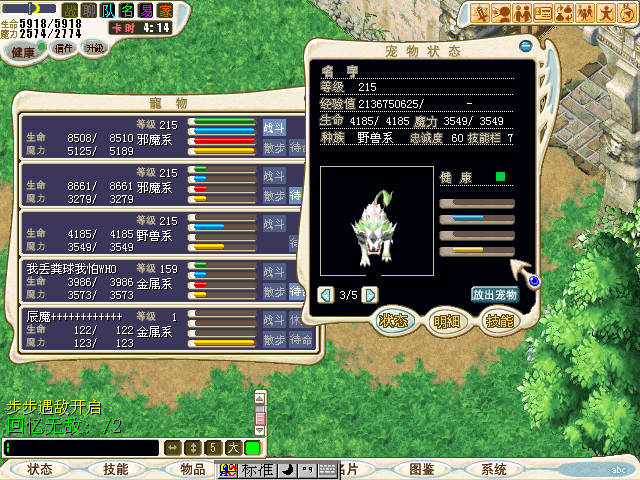Open the 物品 items menu
This screenshot has width=640, height=480.
192,469
